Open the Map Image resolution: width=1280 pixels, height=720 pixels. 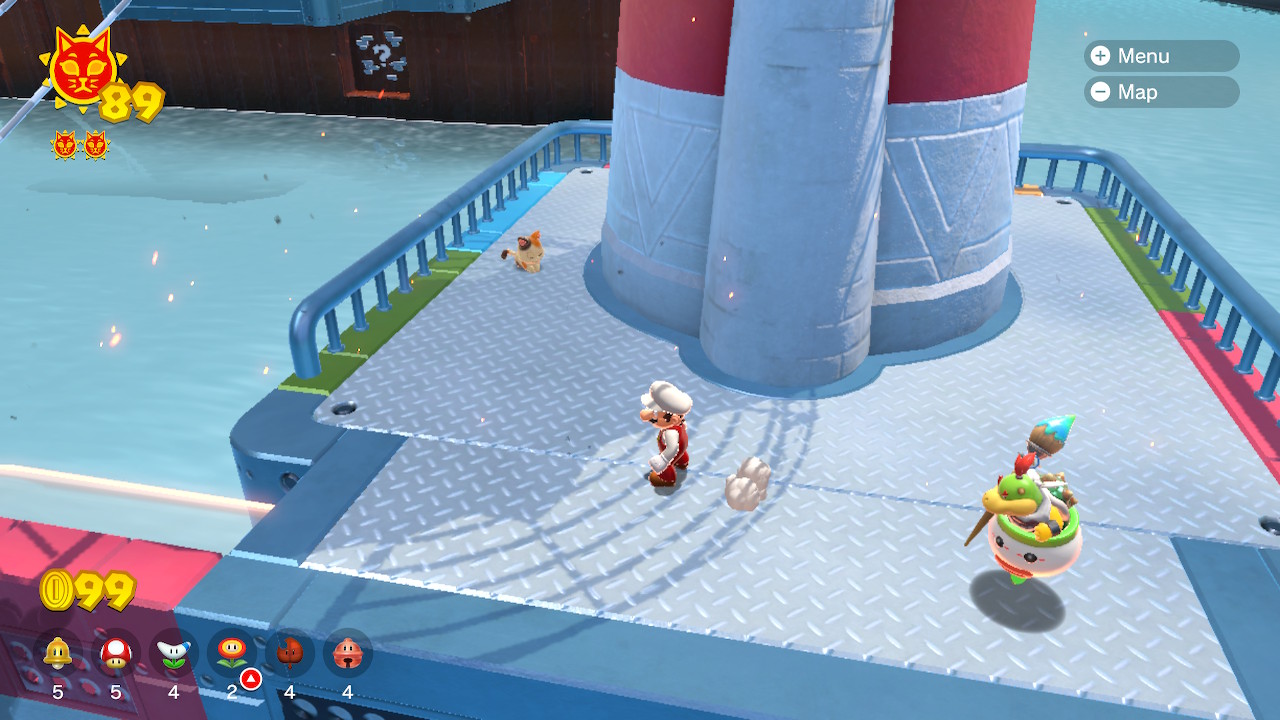point(1160,92)
